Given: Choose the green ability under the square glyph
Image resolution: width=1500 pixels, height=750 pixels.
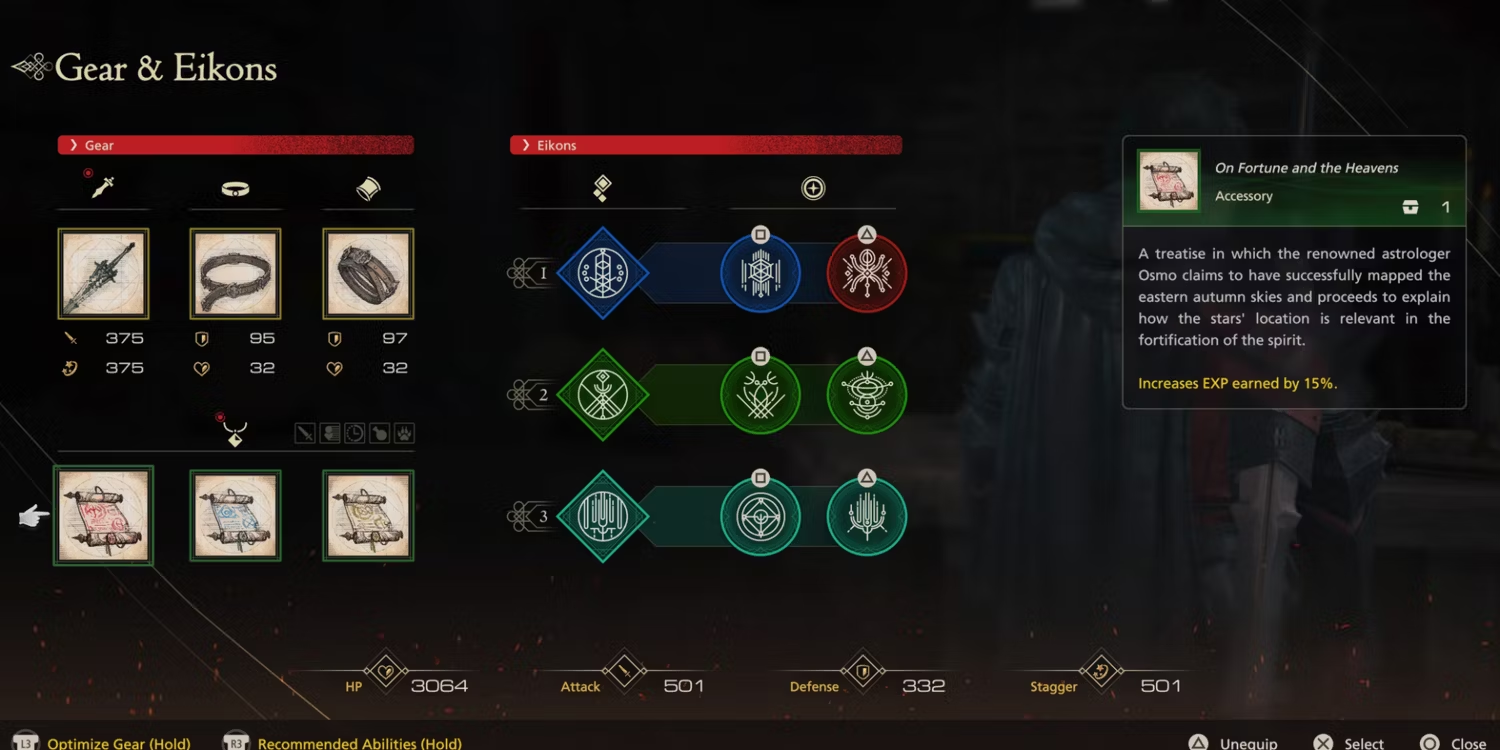Looking at the screenshot, I should click(760, 395).
